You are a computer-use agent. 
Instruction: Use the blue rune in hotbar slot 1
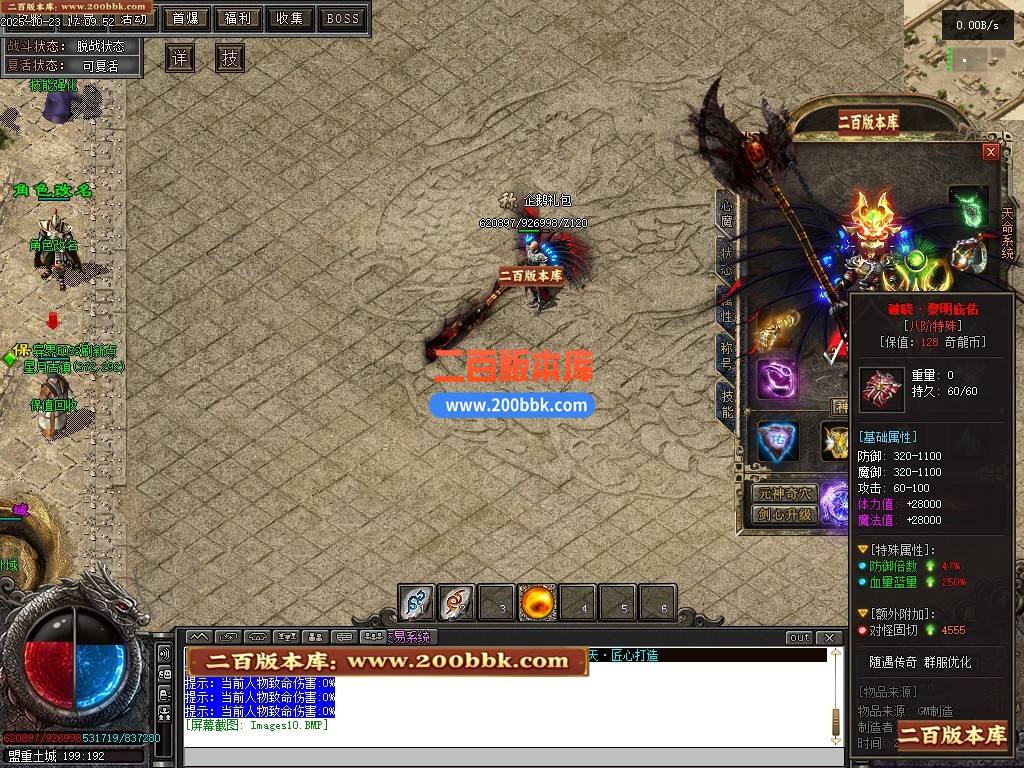point(417,603)
